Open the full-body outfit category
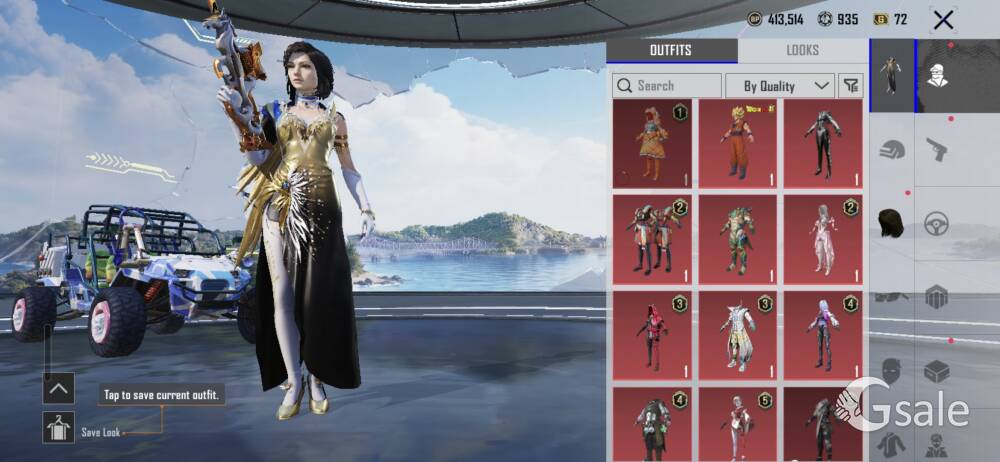Image resolution: width=1000 pixels, height=462 pixels. tap(892, 76)
